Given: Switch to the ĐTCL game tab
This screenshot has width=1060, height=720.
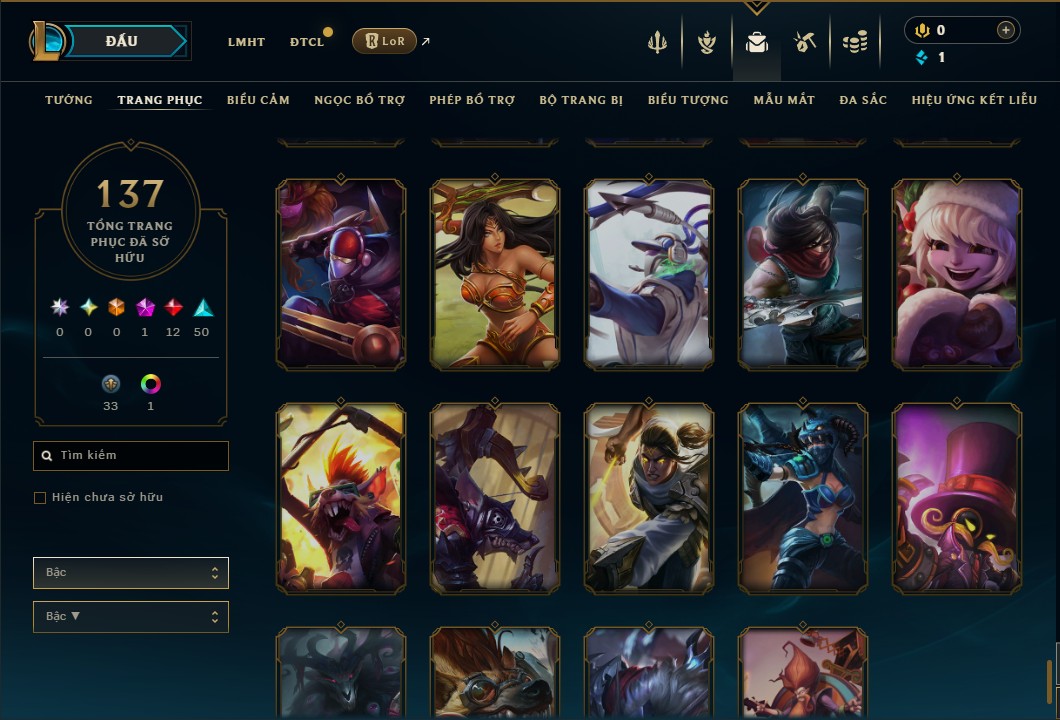Looking at the screenshot, I should pos(307,42).
